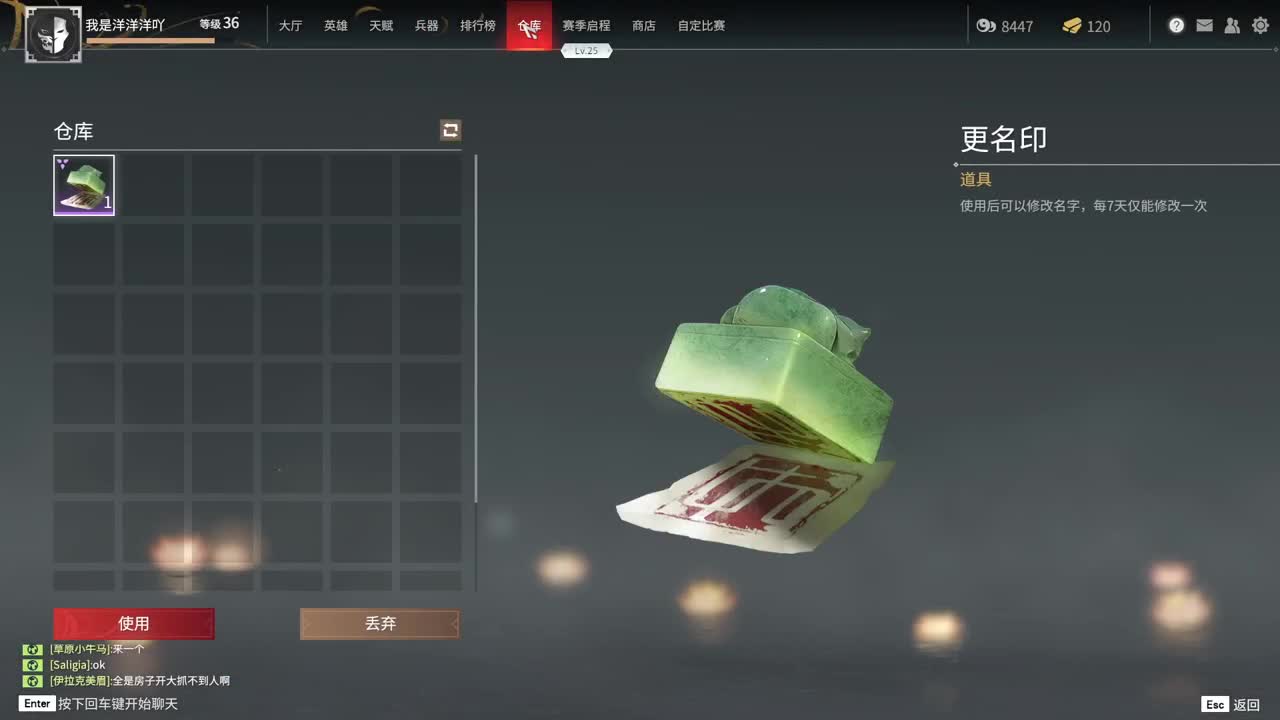Click 返回 next to Esc to go back
This screenshot has height=720, width=1280.
1248,704
